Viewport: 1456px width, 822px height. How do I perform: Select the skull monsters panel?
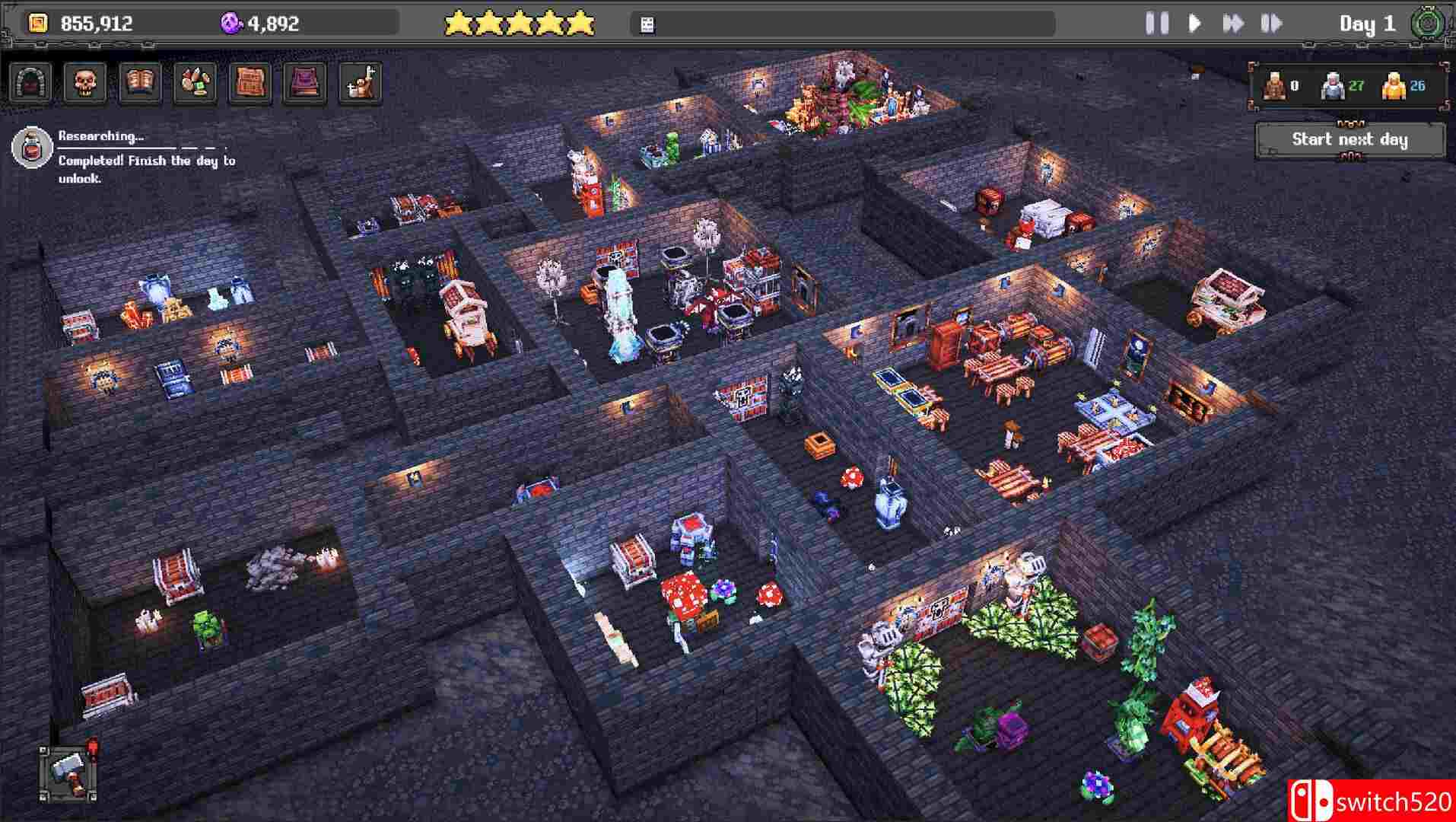pos(84,82)
